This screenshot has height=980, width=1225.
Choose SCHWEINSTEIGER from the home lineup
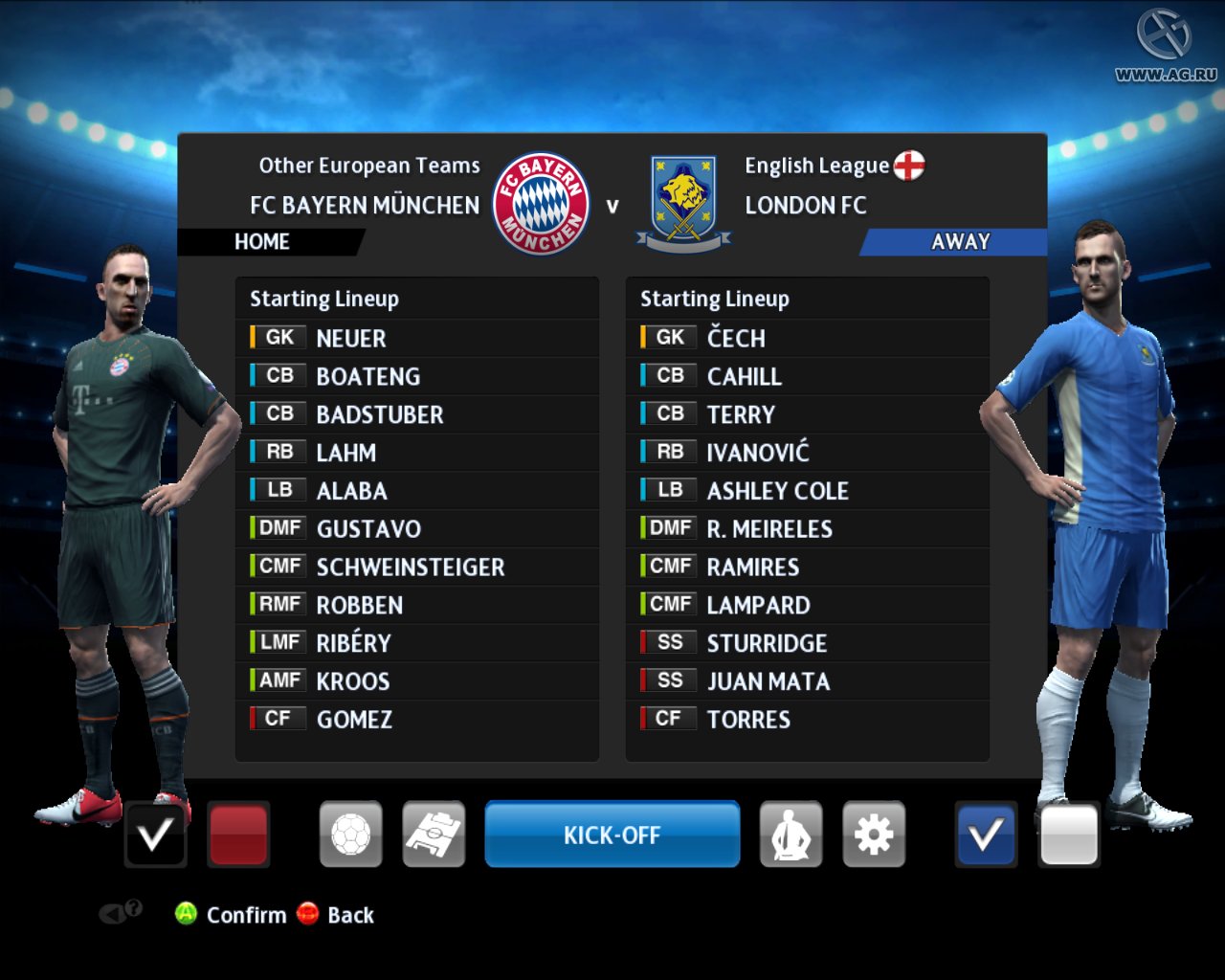[x=410, y=568]
